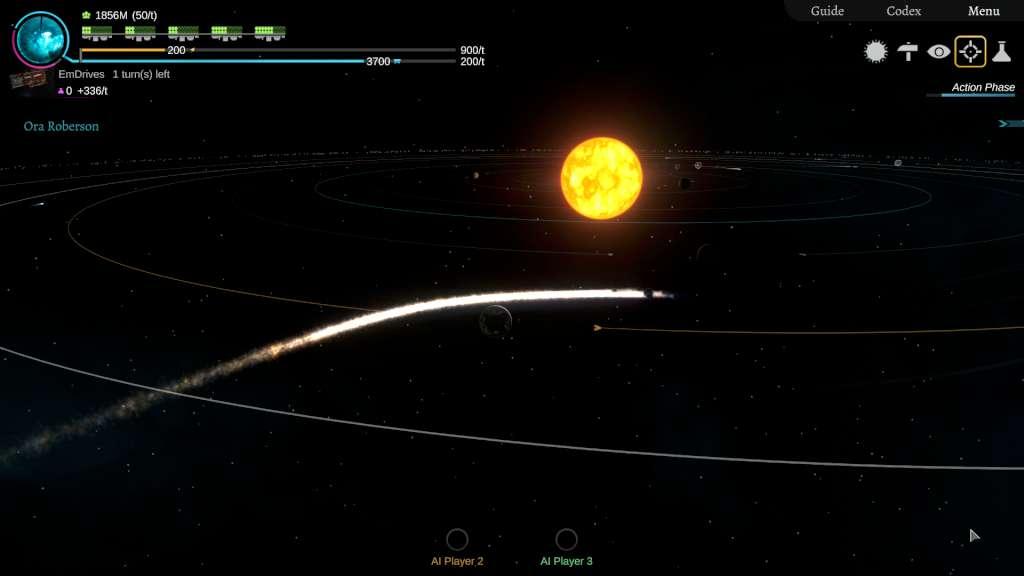
Task: Open the EmDrives research thumbnail
Action: point(28,79)
